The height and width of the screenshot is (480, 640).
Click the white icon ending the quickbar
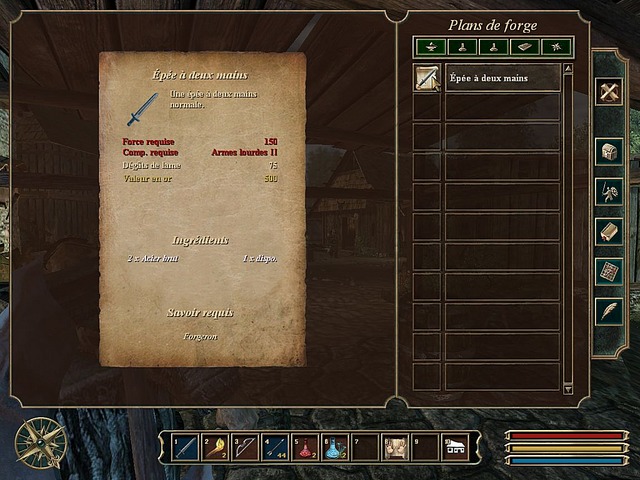pos(455,446)
